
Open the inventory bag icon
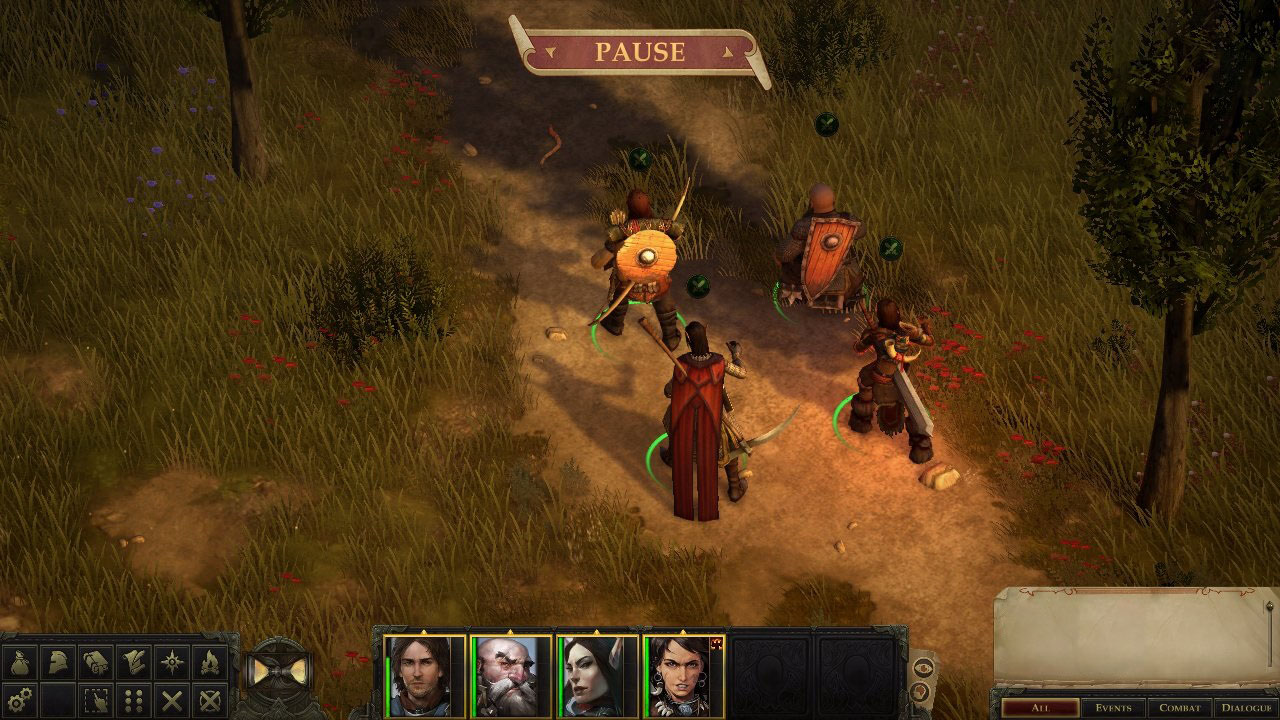tap(19, 662)
